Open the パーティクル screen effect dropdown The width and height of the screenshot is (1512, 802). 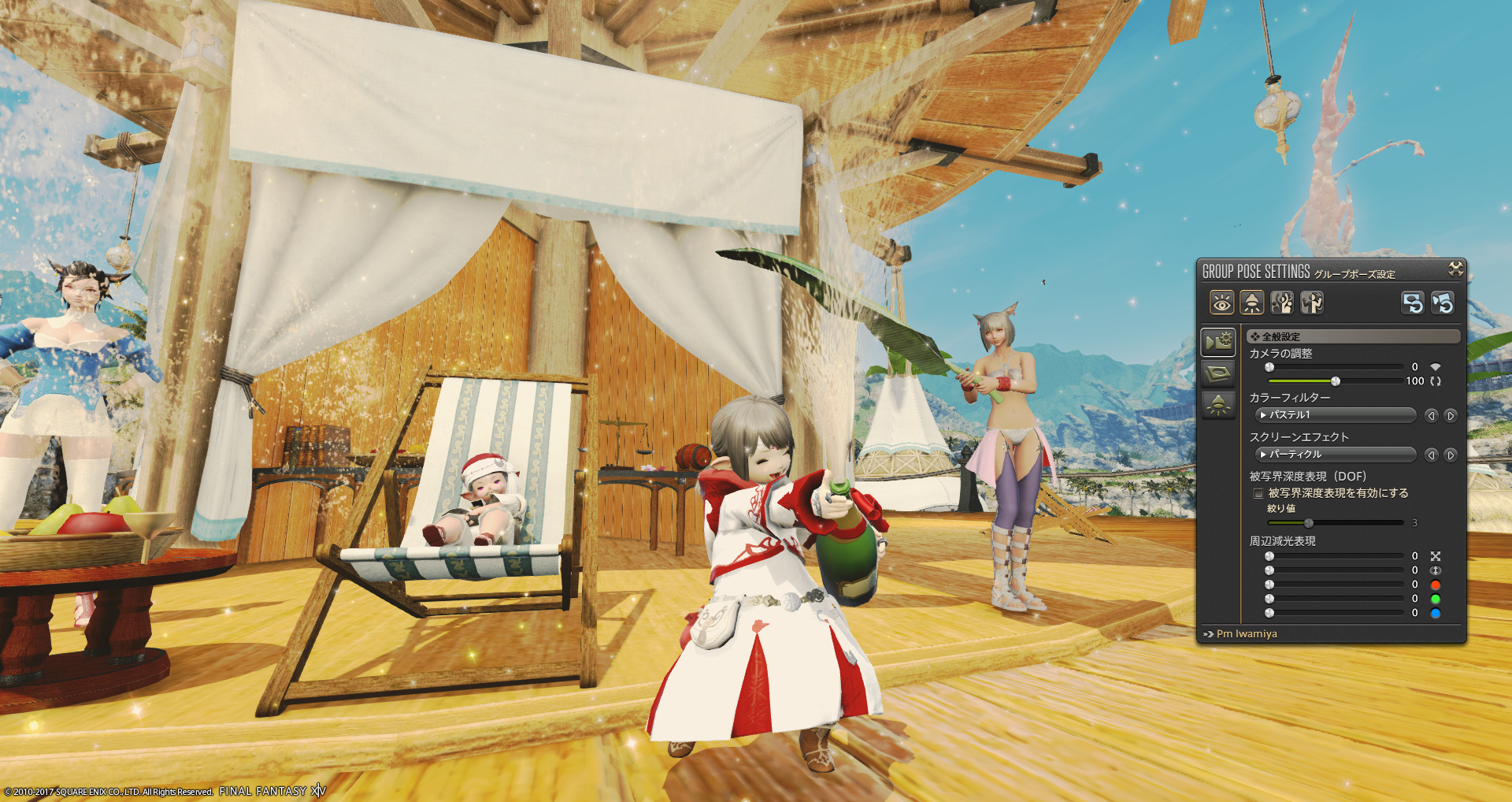coord(1336,455)
